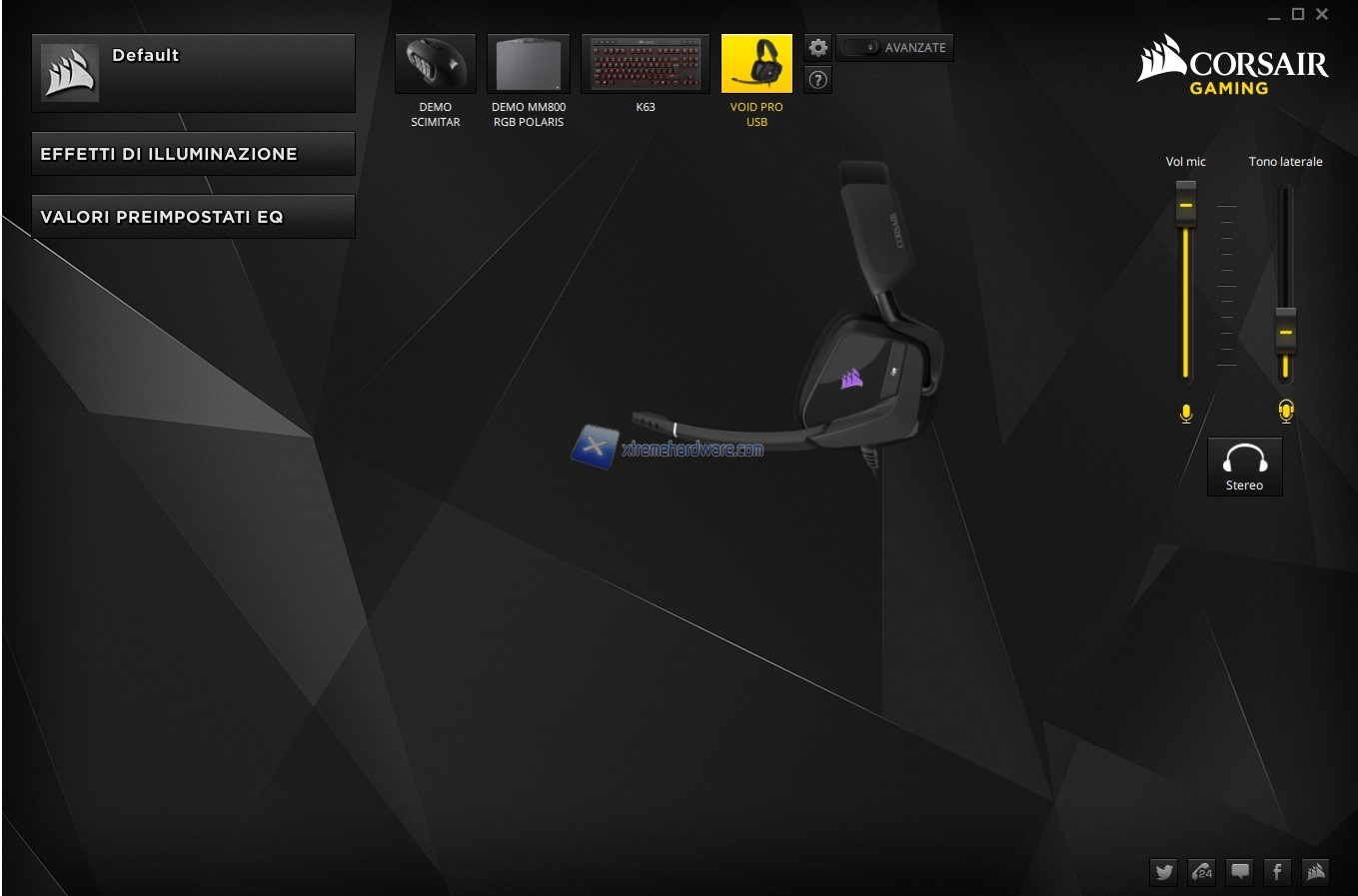Toggle the Avanzate advanced mode switch

[x=860, y=48]
